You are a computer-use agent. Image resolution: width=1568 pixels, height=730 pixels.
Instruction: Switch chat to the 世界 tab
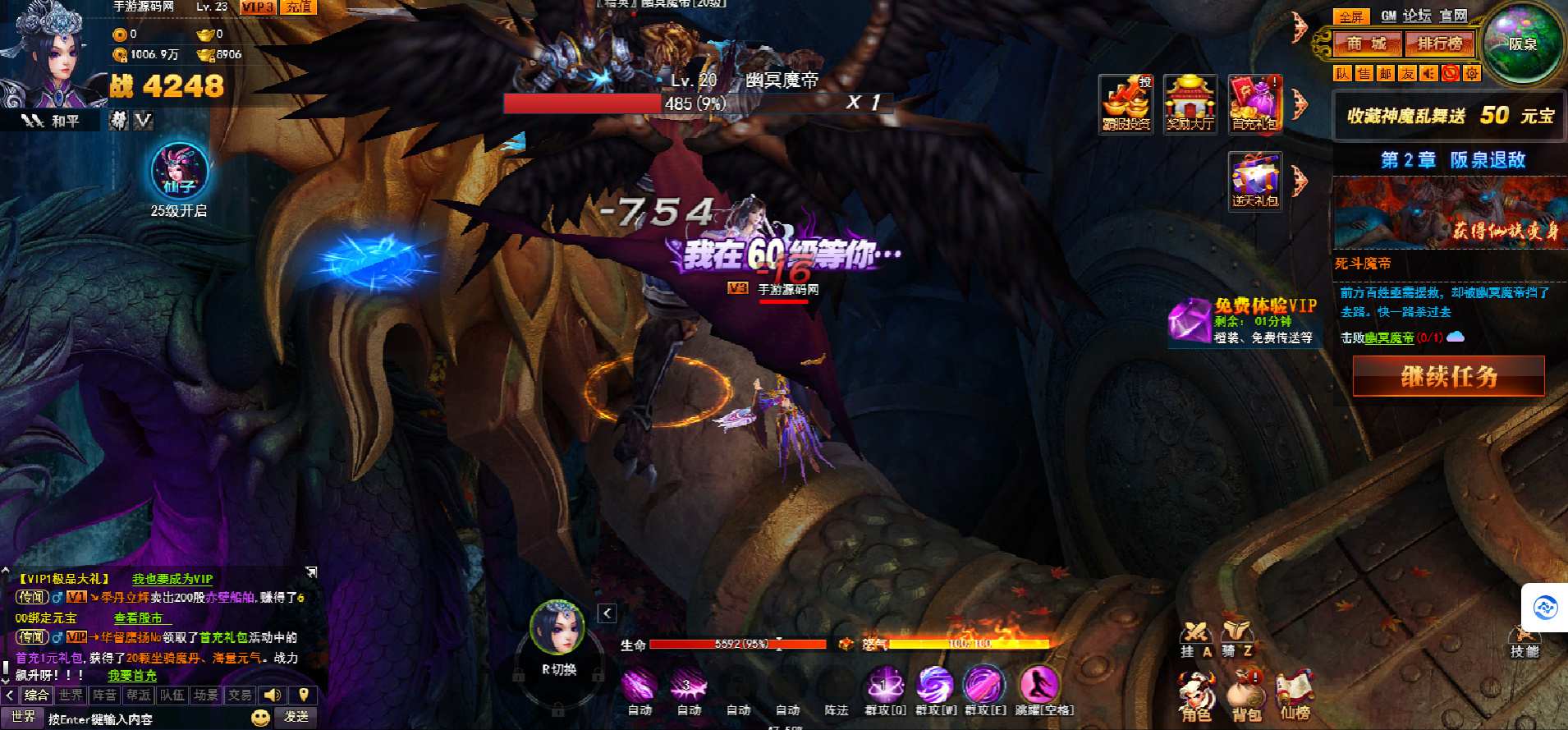tap(71, 696)
